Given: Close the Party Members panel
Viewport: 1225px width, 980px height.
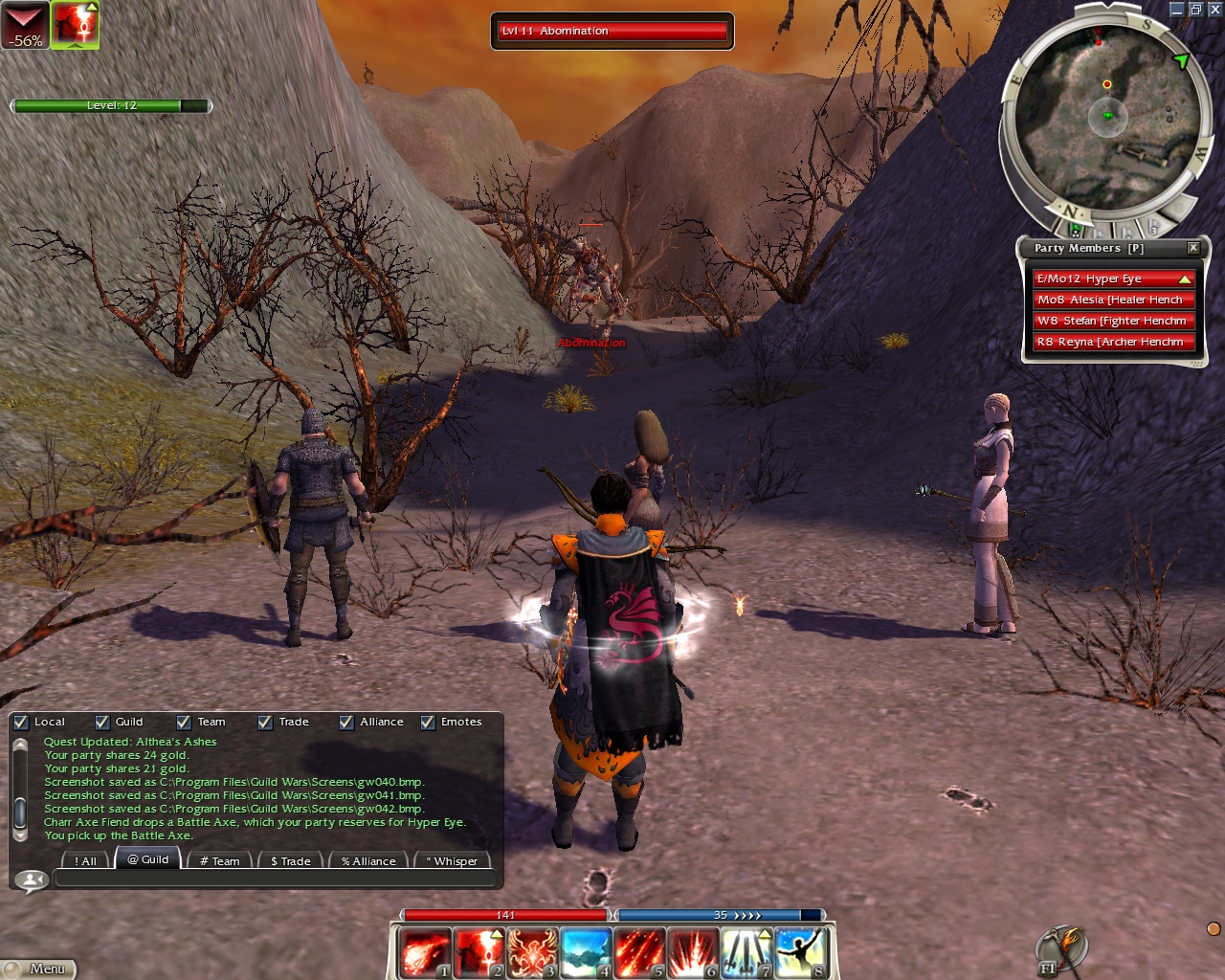Looking at the screenshot, I should (1193, 248).
